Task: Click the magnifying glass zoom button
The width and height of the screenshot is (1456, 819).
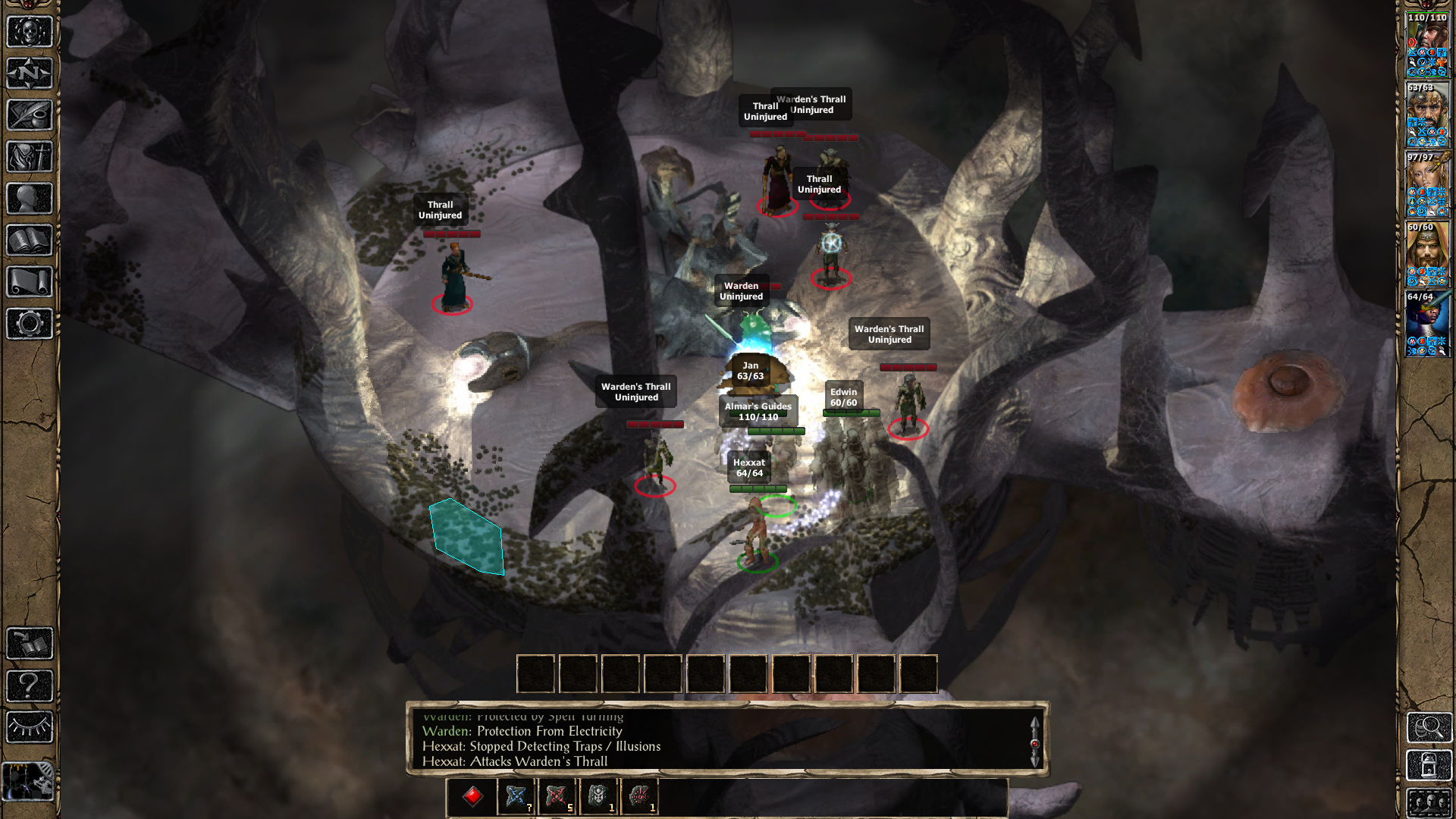Action: (1429, 727)
